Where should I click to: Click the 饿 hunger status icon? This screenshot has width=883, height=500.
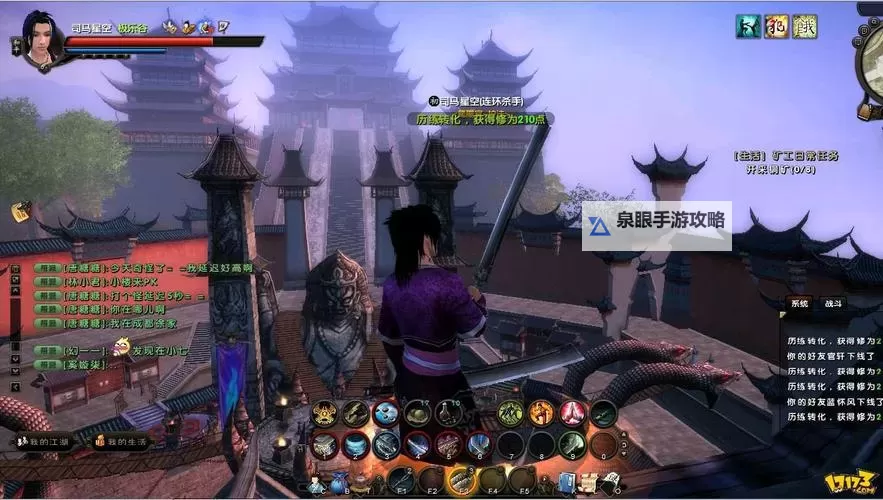coord(805,27)
